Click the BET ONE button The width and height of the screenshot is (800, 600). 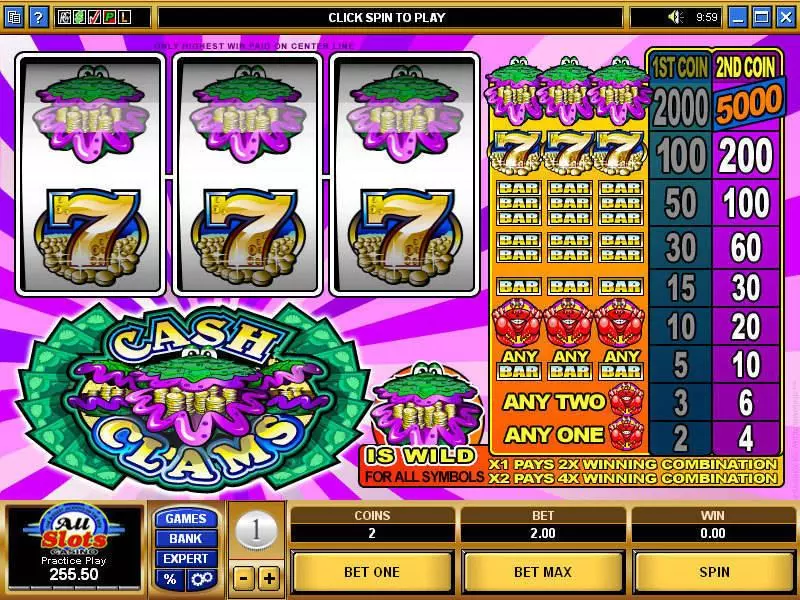click(372, 572)
